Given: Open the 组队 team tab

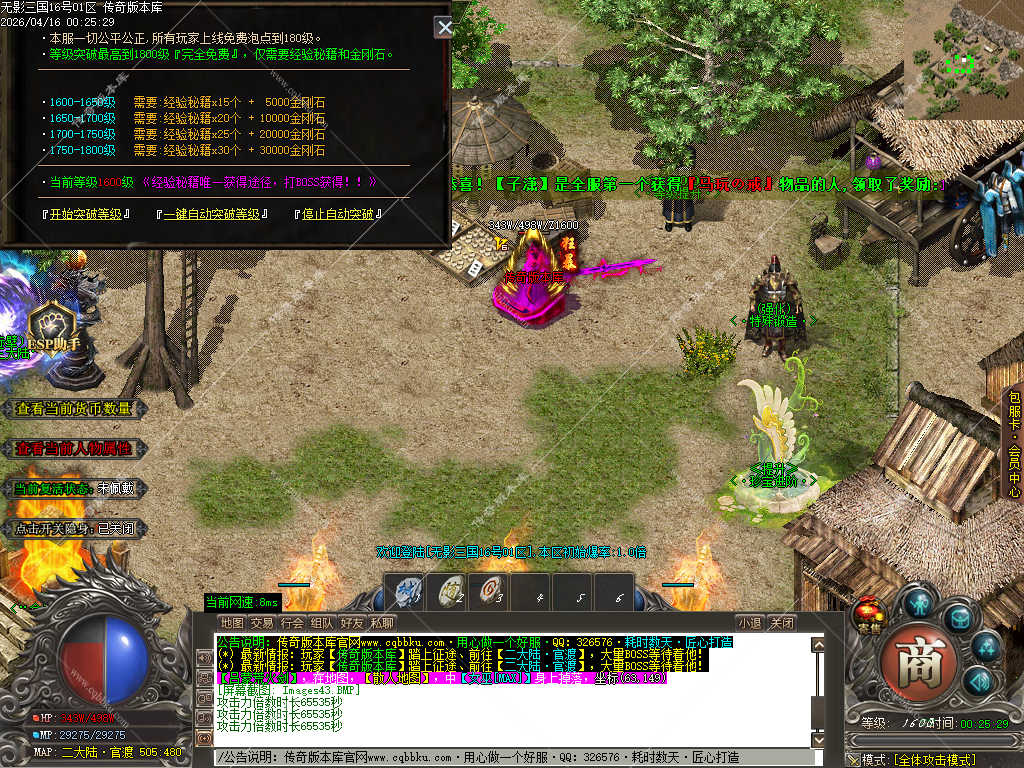Looking at the screenshot, I should (321, 623).
